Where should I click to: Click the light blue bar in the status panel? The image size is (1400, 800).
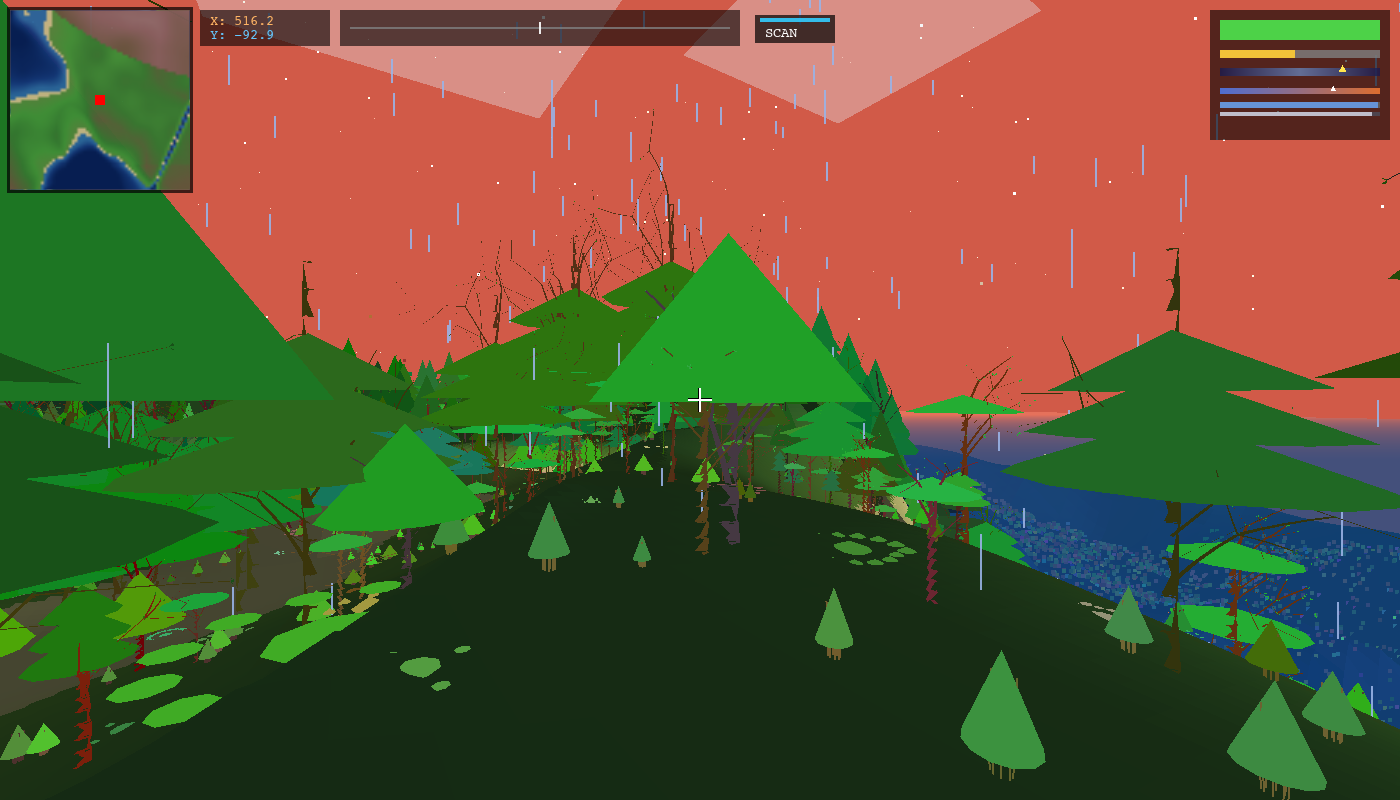[x=1300, y=106]
